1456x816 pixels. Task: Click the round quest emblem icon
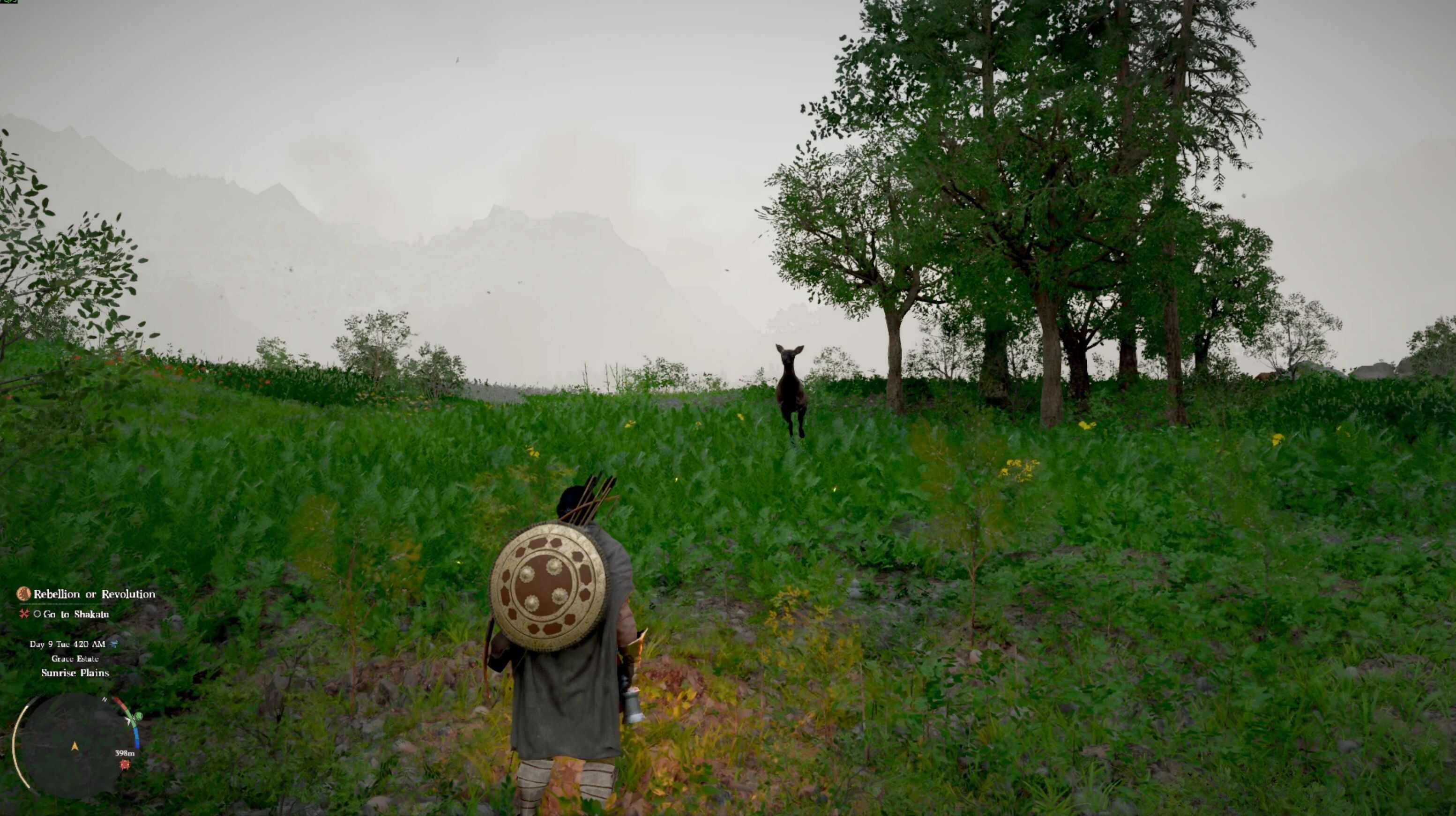23,593
